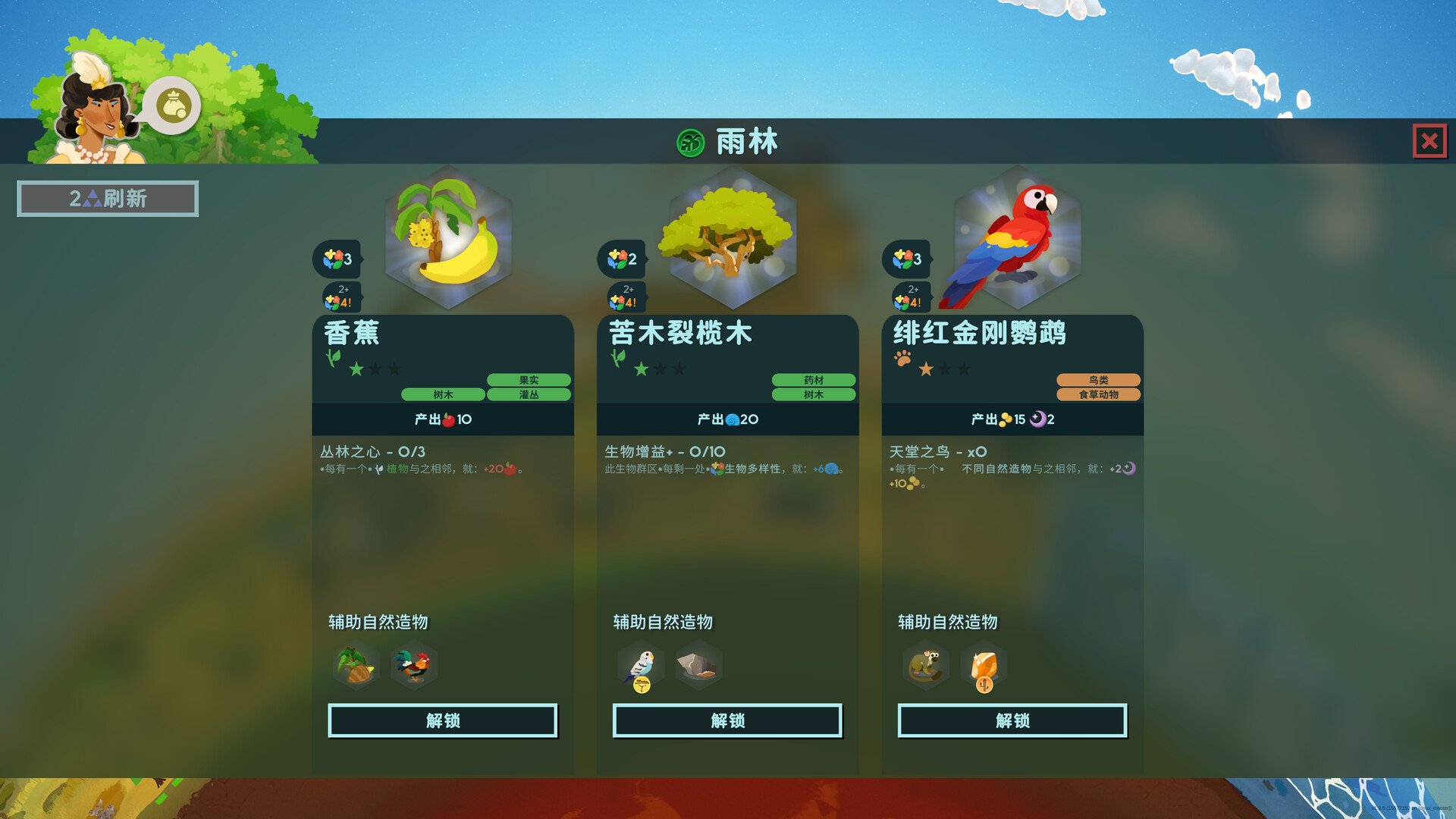Select the 果实 tag on the 香蕉 card
Viewport: 1456px width, 819px height.
pos(531,379)
